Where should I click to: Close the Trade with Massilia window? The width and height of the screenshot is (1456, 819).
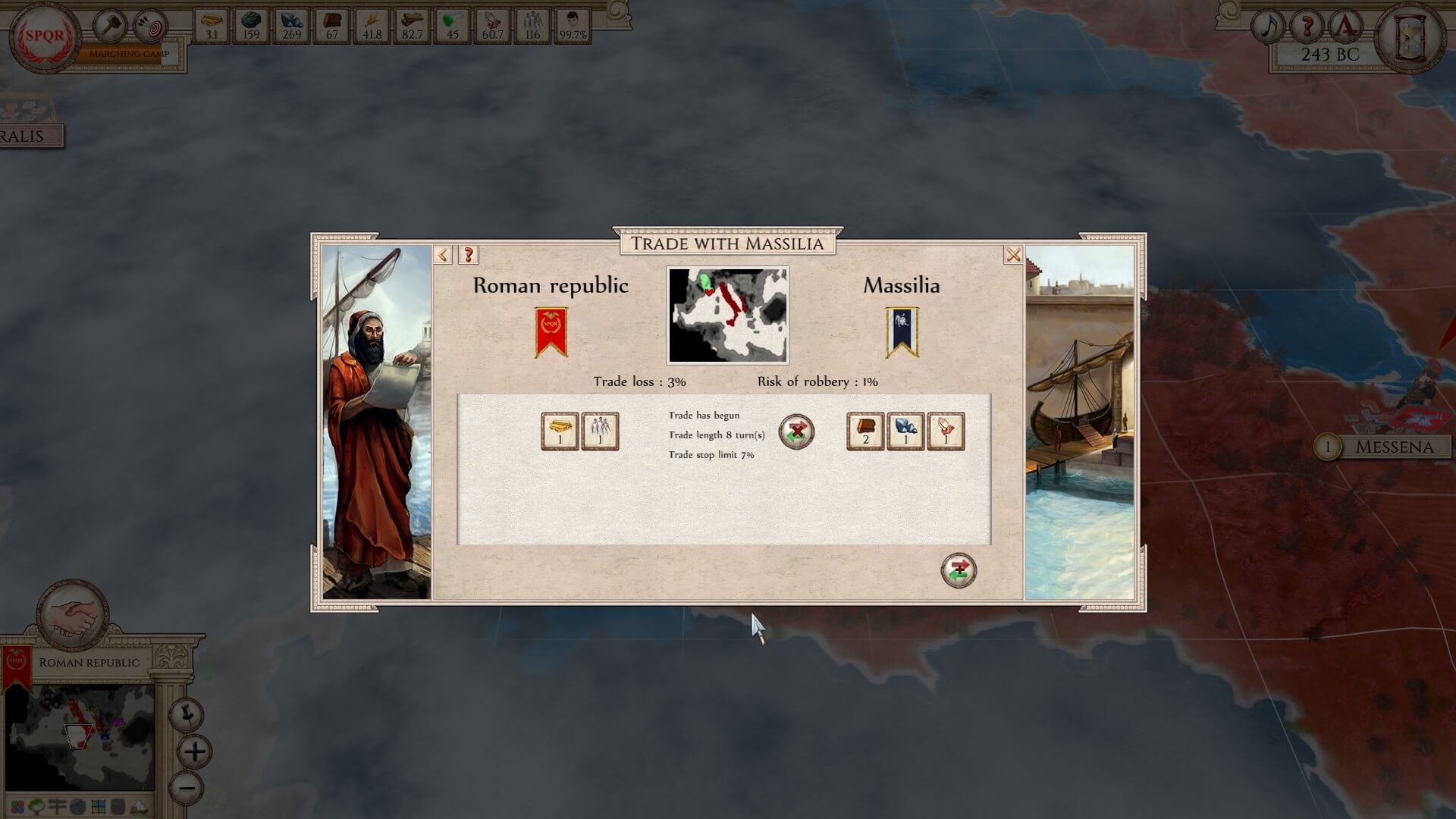(1013, 255)
